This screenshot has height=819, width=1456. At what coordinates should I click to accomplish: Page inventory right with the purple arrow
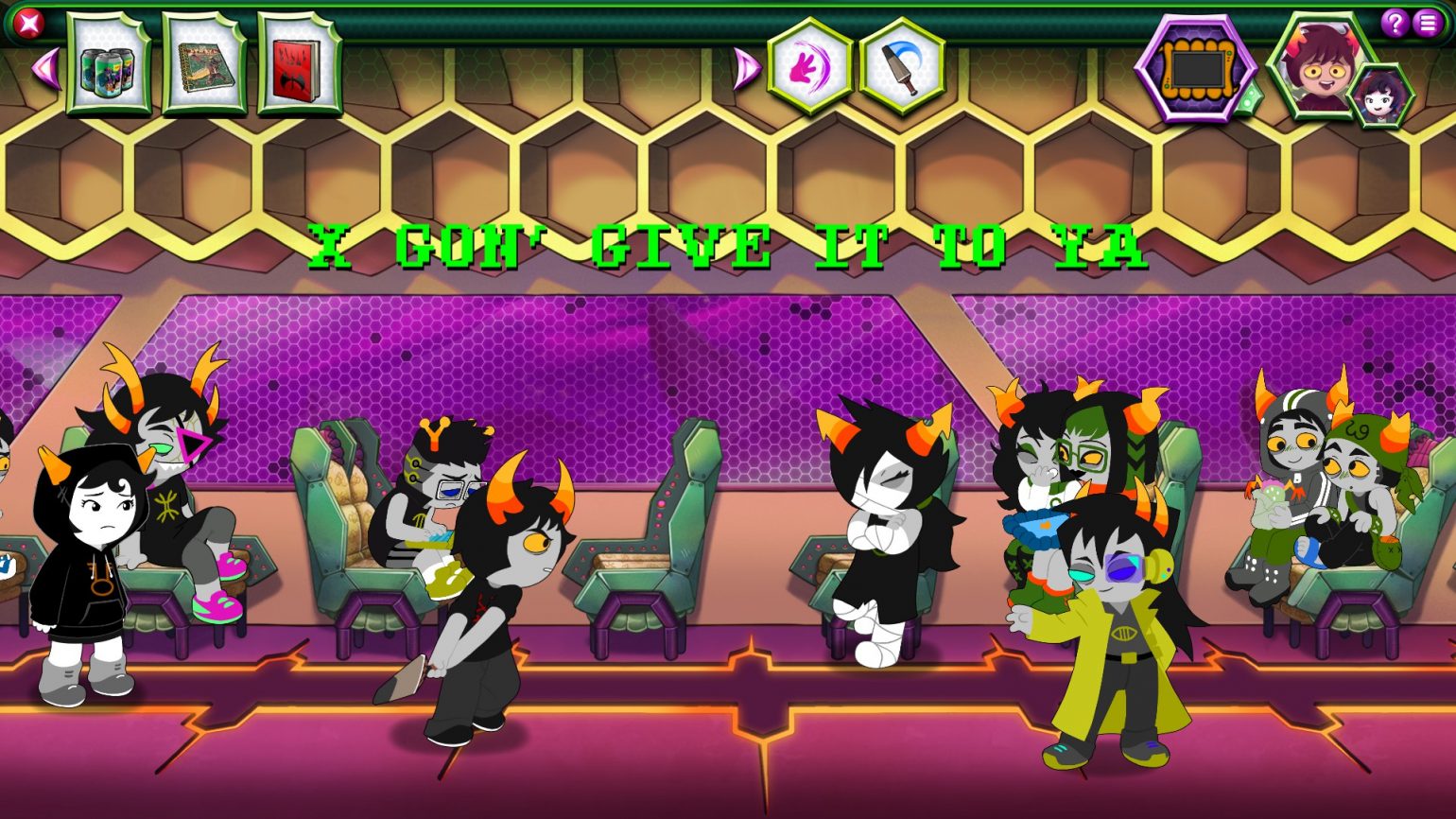746,68
